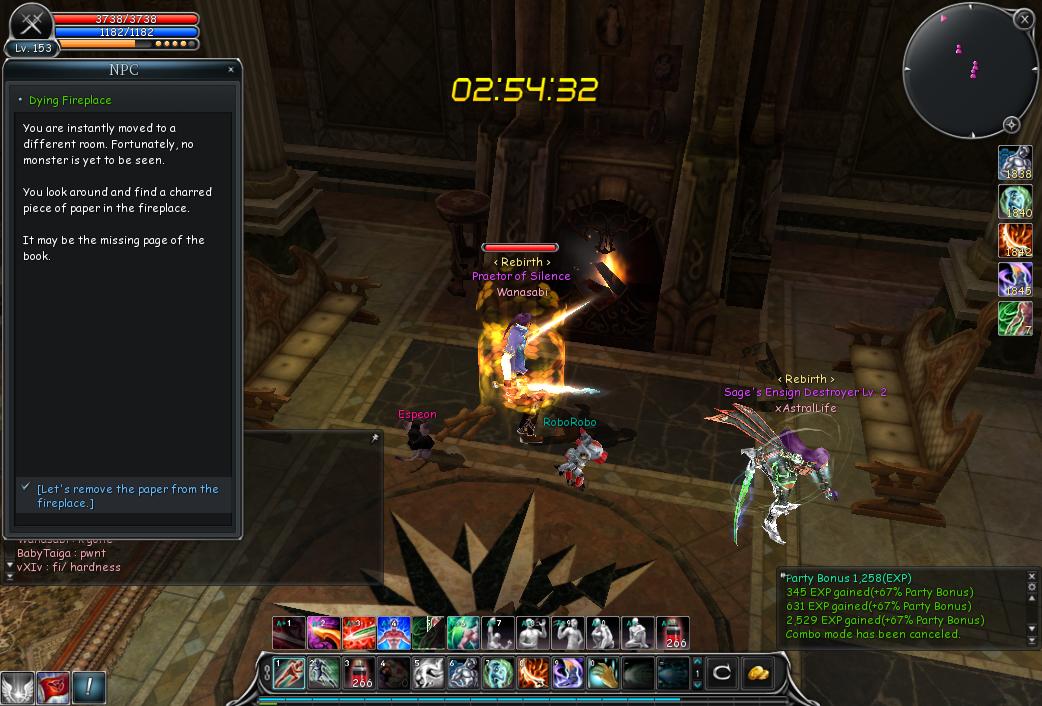Click the crossed swords class emblem

pos(30,24)
